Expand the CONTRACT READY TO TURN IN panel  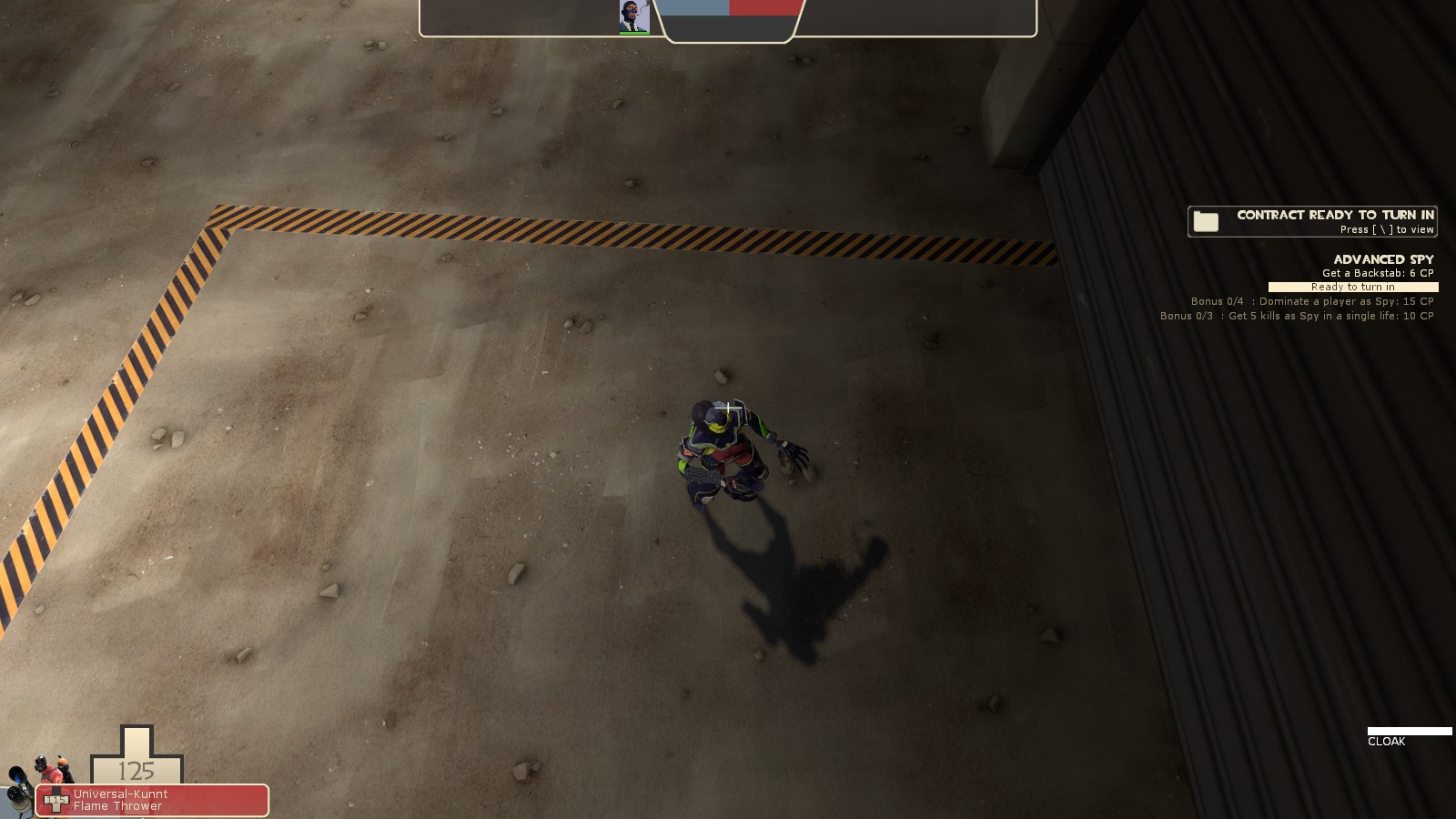point(1336,216)
